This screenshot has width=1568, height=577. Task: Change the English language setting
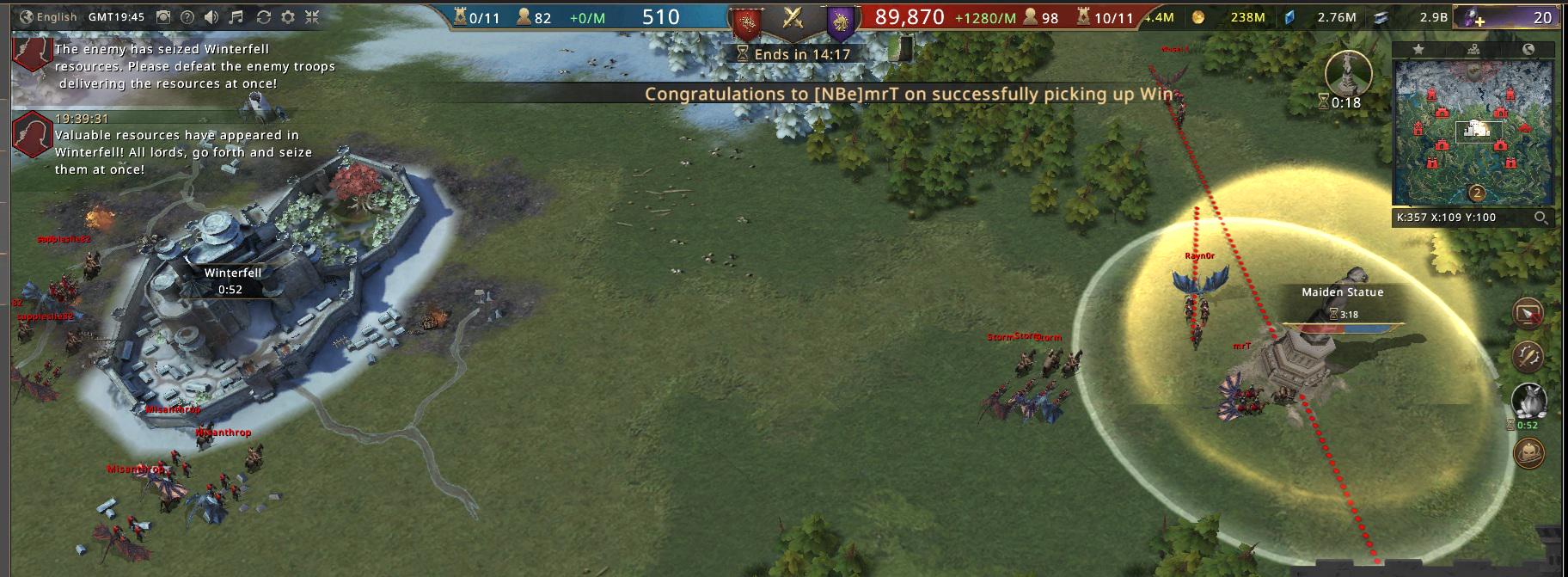[48, 17]
